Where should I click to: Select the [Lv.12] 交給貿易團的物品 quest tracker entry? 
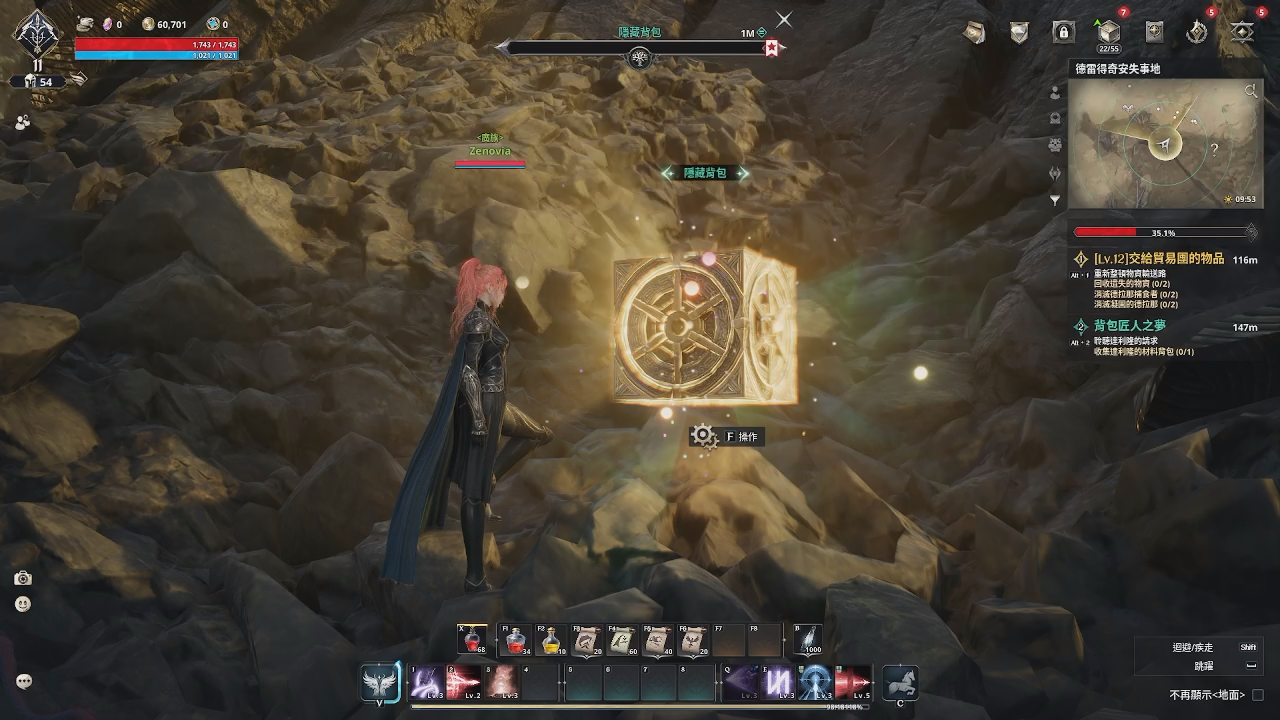[1158, 259]
